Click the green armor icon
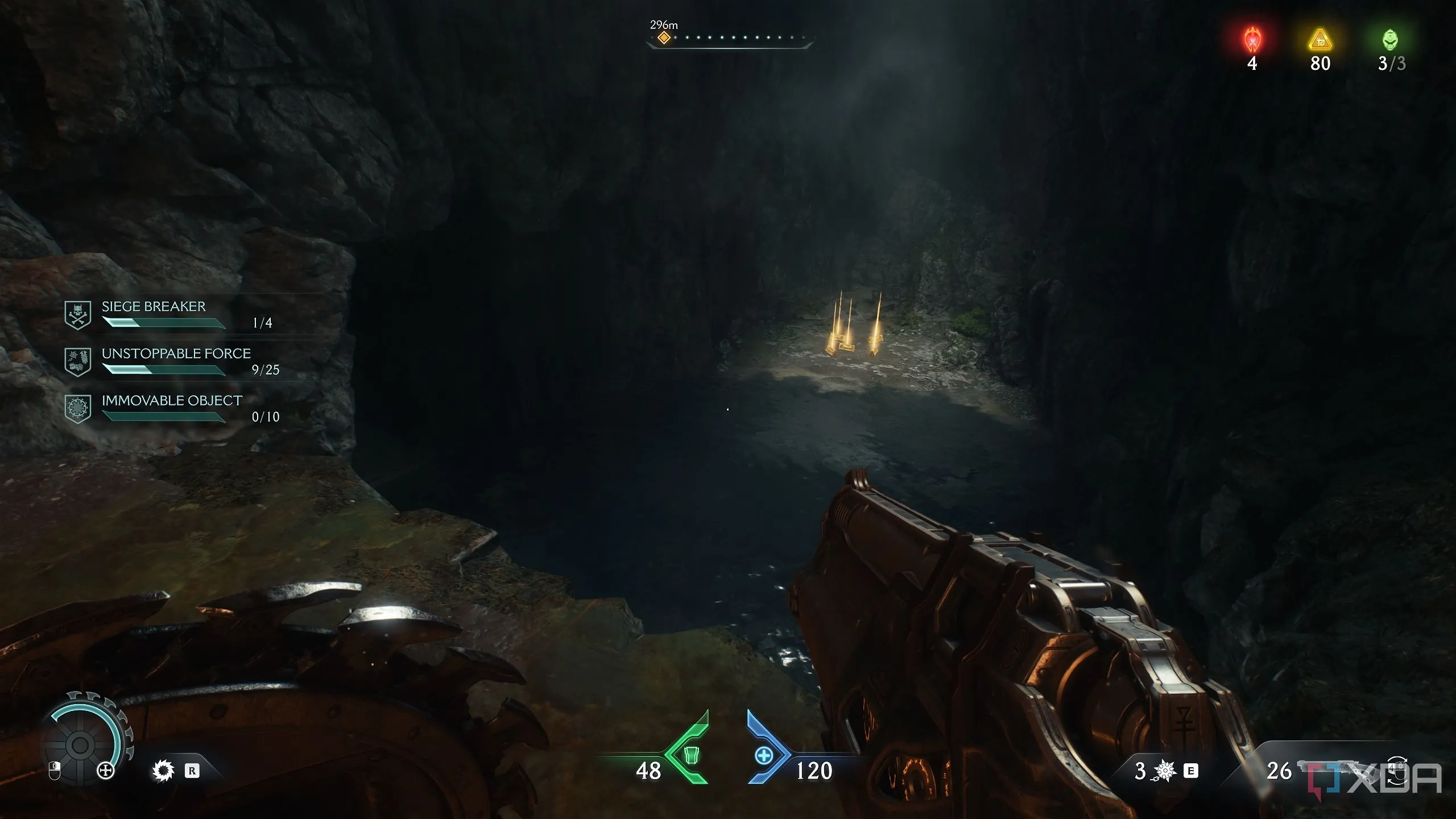Viewport: 1456px width, 819px height. coord(690,755)
